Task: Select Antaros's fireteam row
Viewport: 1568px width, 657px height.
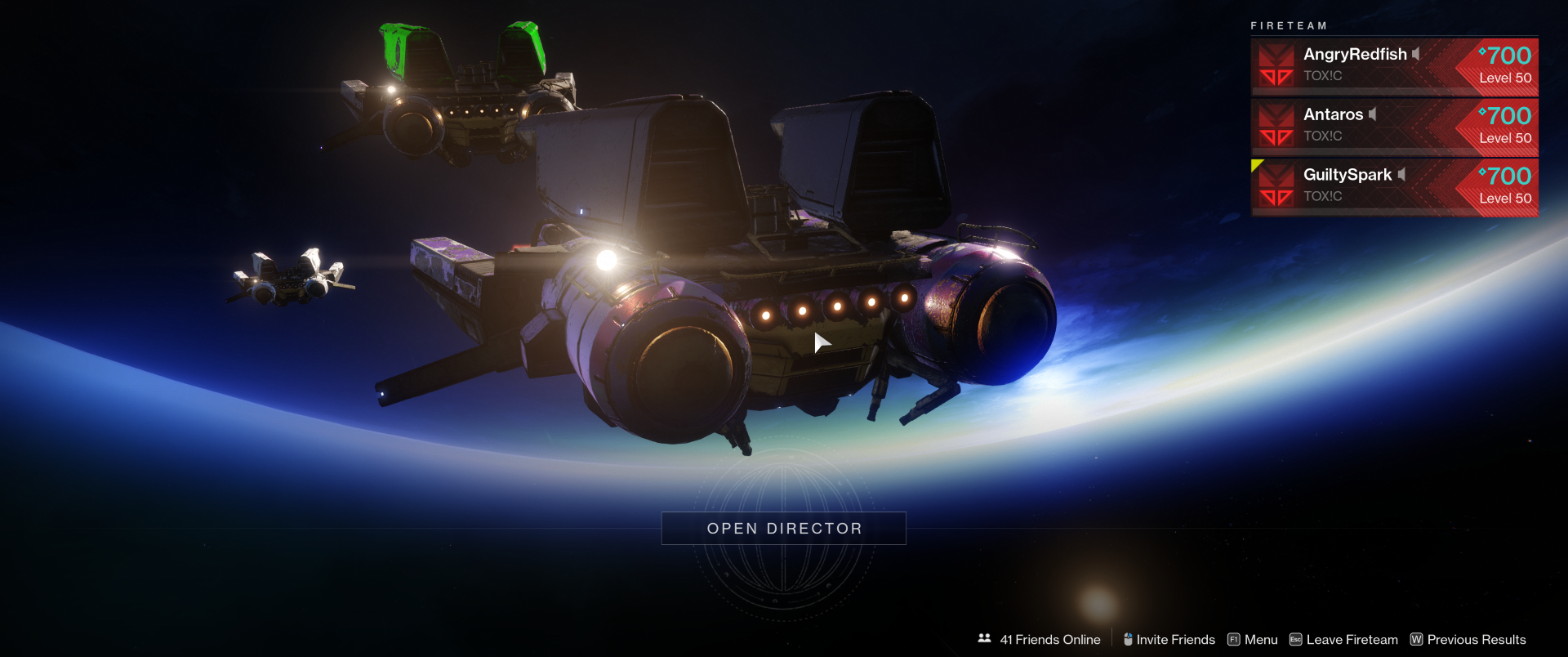Action: [x=1394, y=127]
